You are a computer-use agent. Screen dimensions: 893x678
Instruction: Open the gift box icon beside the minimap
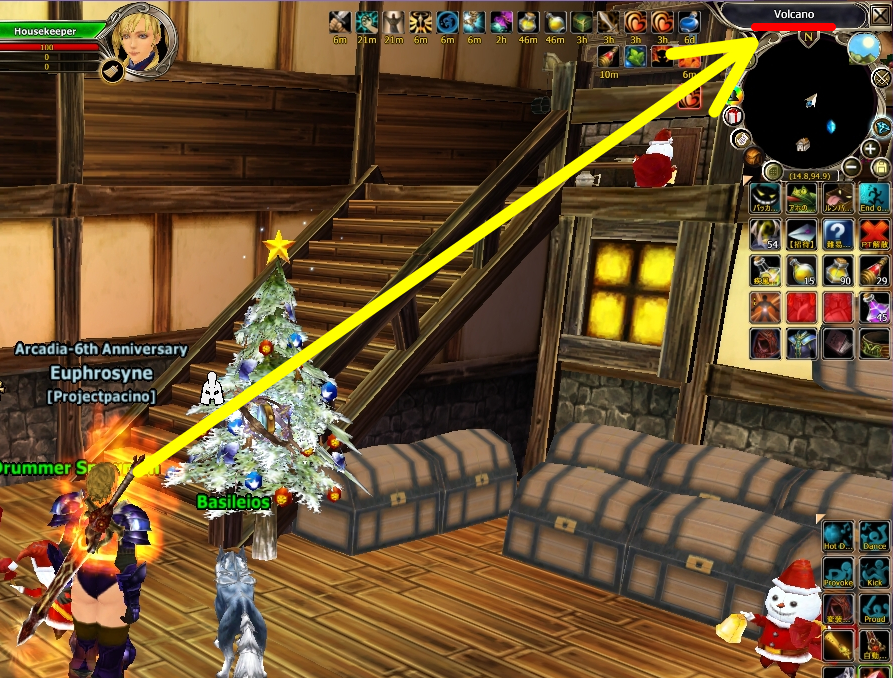click(734, 116)
